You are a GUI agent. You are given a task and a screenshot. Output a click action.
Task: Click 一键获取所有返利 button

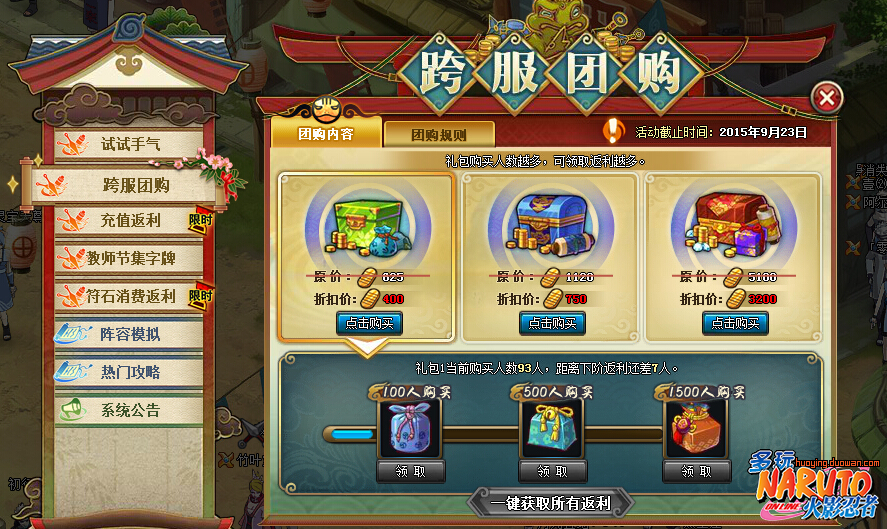coord(551,503)
